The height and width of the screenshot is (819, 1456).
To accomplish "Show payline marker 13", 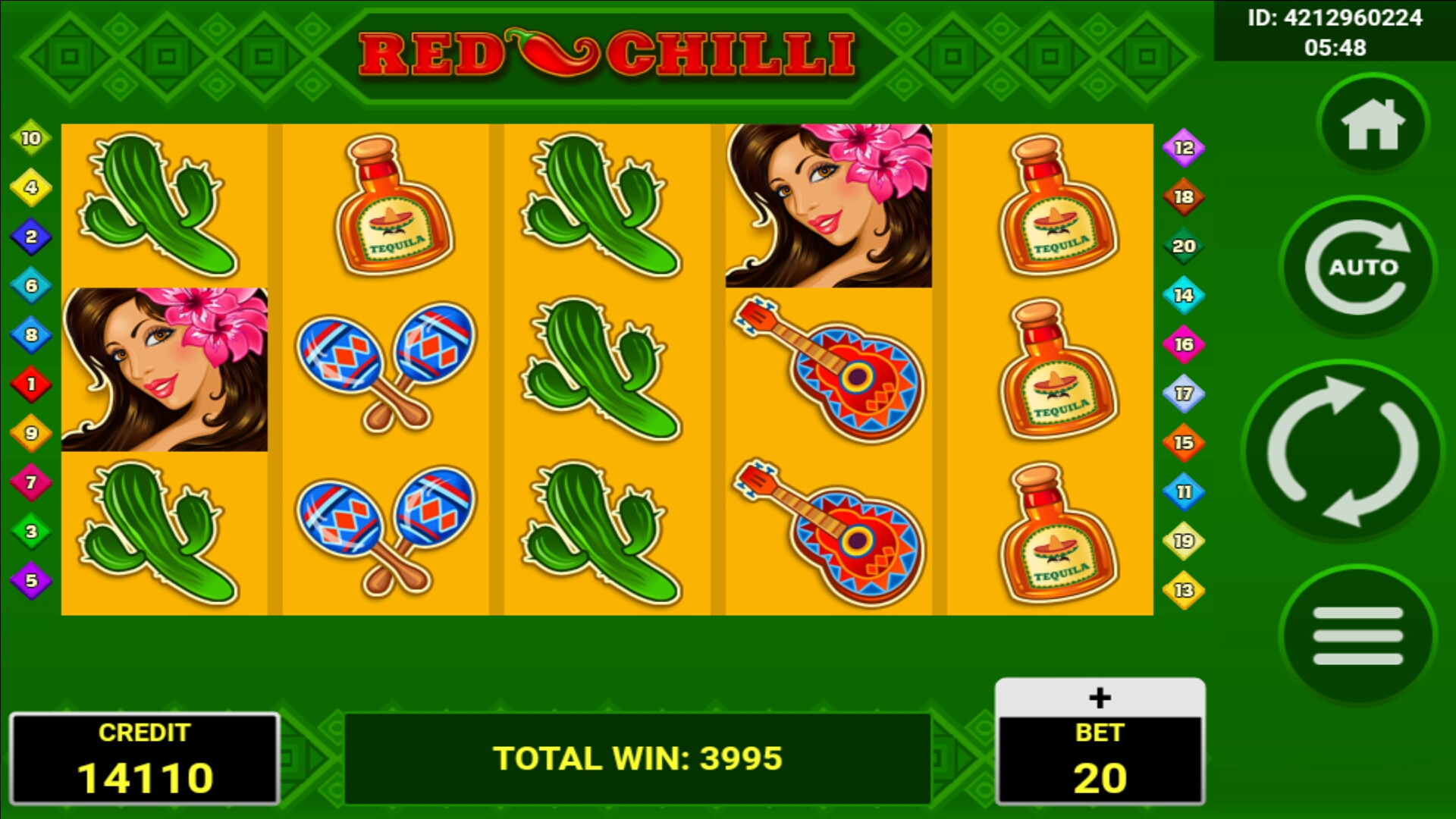I will coord(1184,590).
